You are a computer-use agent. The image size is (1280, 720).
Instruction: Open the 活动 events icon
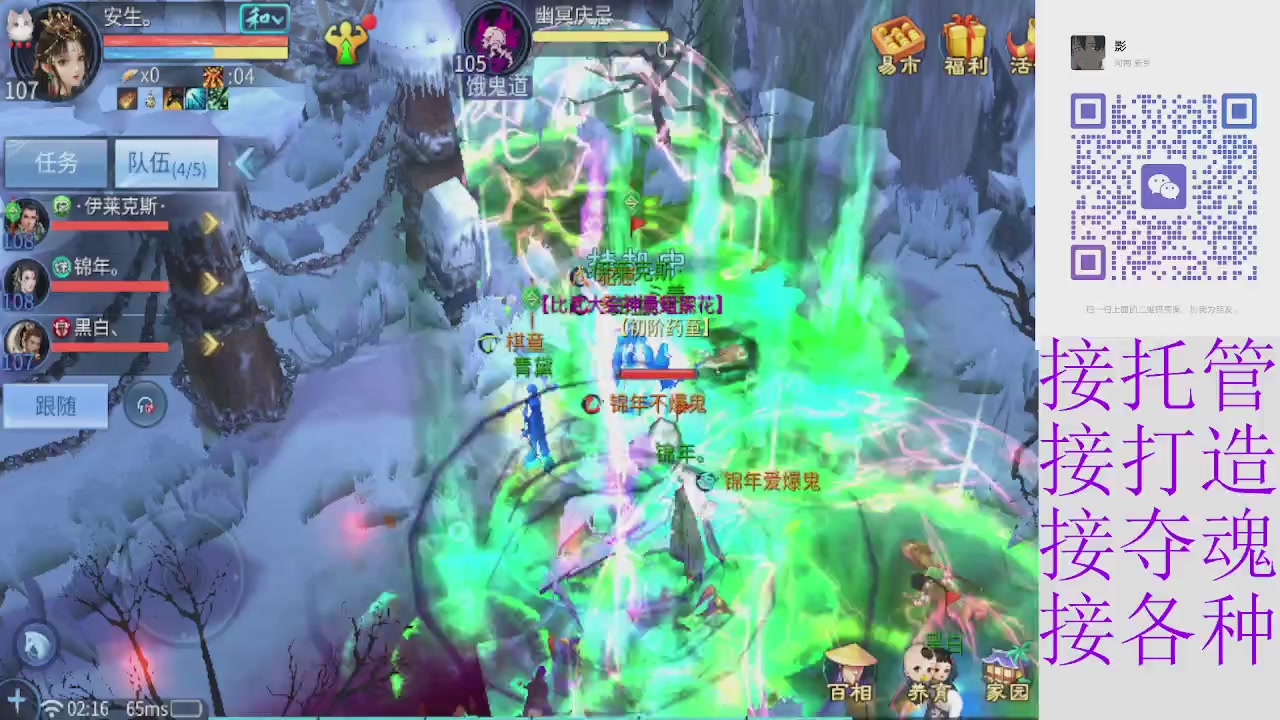[x=1022, y=45]
